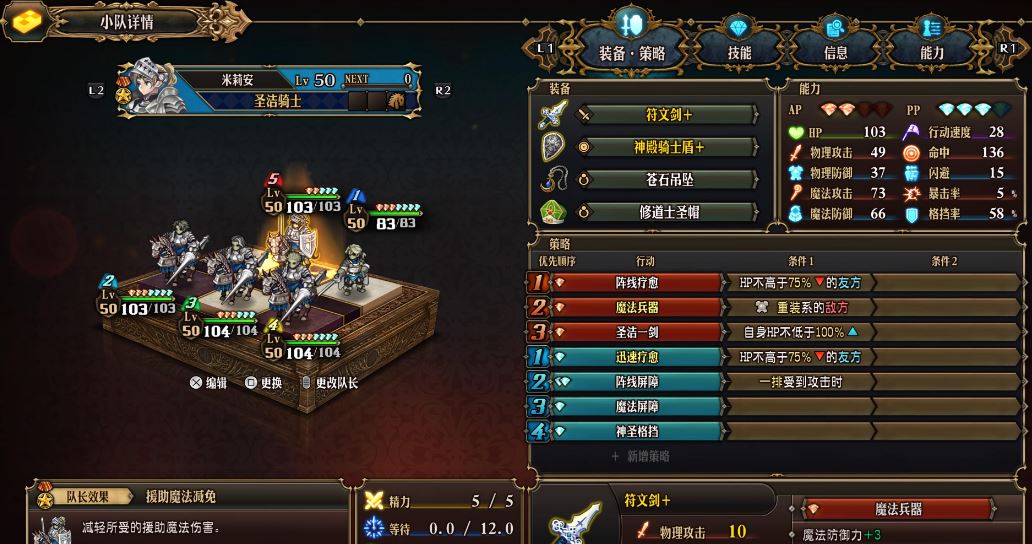Choose the 魔法兵器 tactic in the strategy list
The width and height of the screenshot is (1032, 544).
click(636, 308)
